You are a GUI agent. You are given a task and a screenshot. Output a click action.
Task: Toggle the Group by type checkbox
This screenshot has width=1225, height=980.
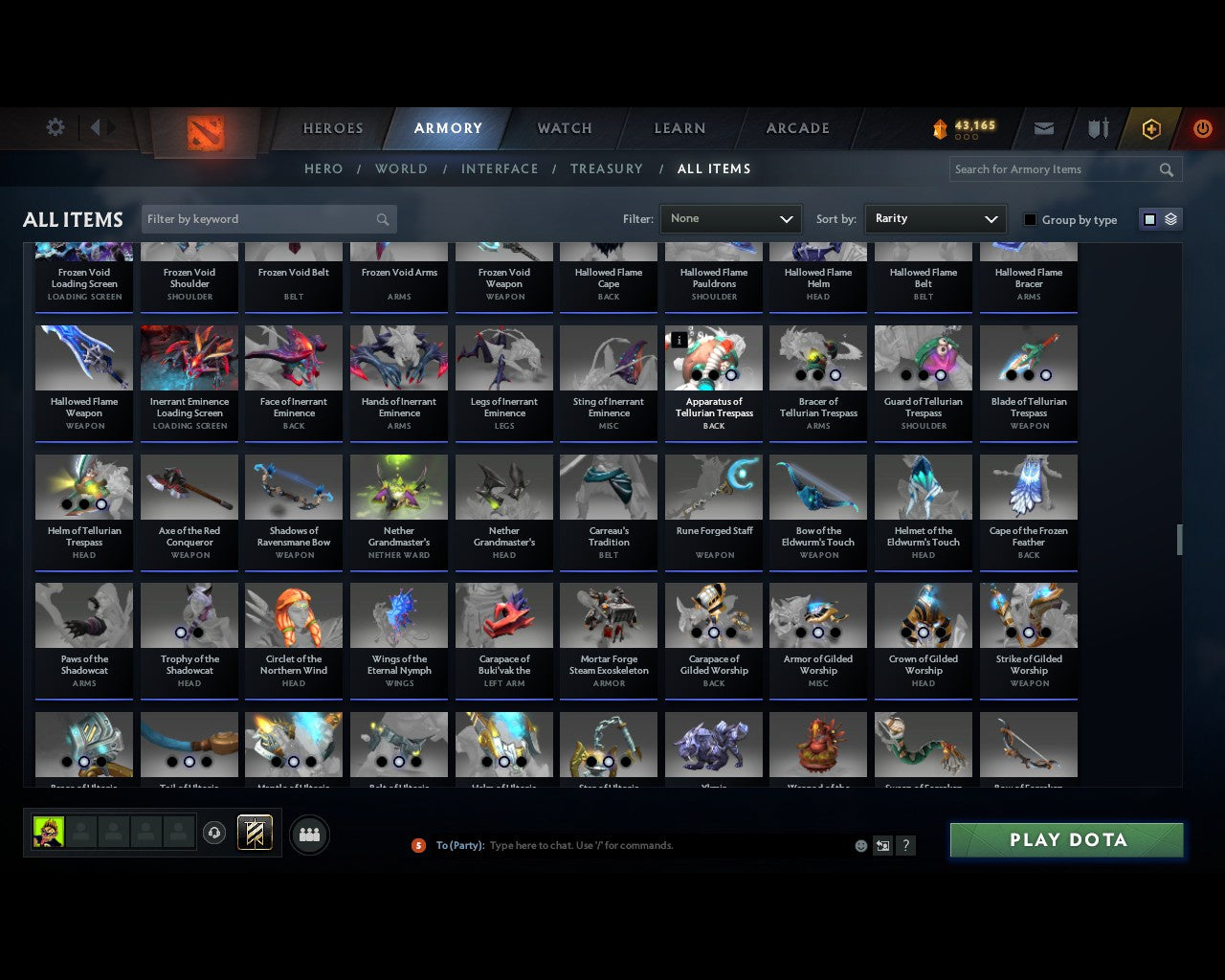1030,219
